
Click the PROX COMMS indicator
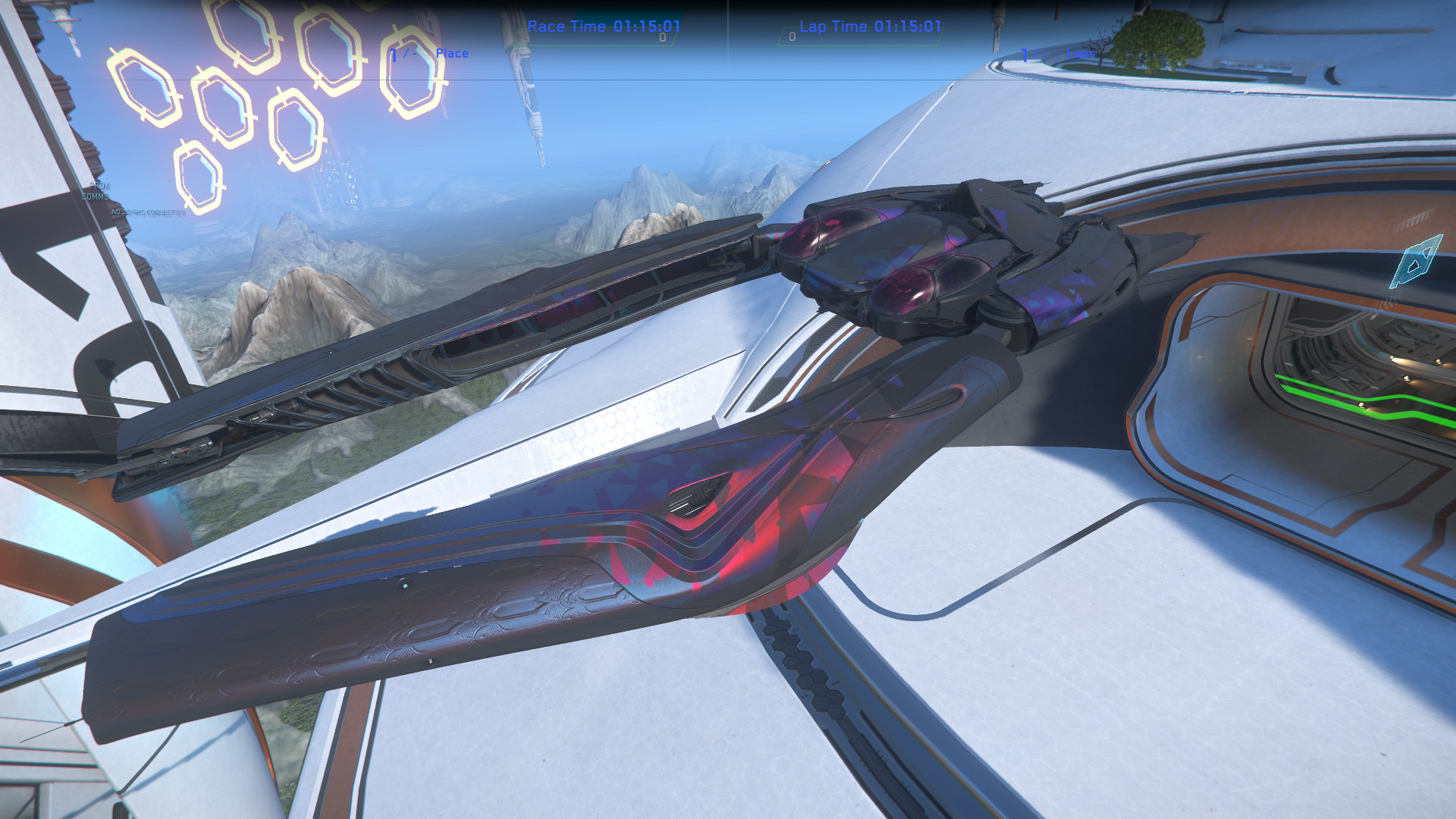tap(97, 190)
